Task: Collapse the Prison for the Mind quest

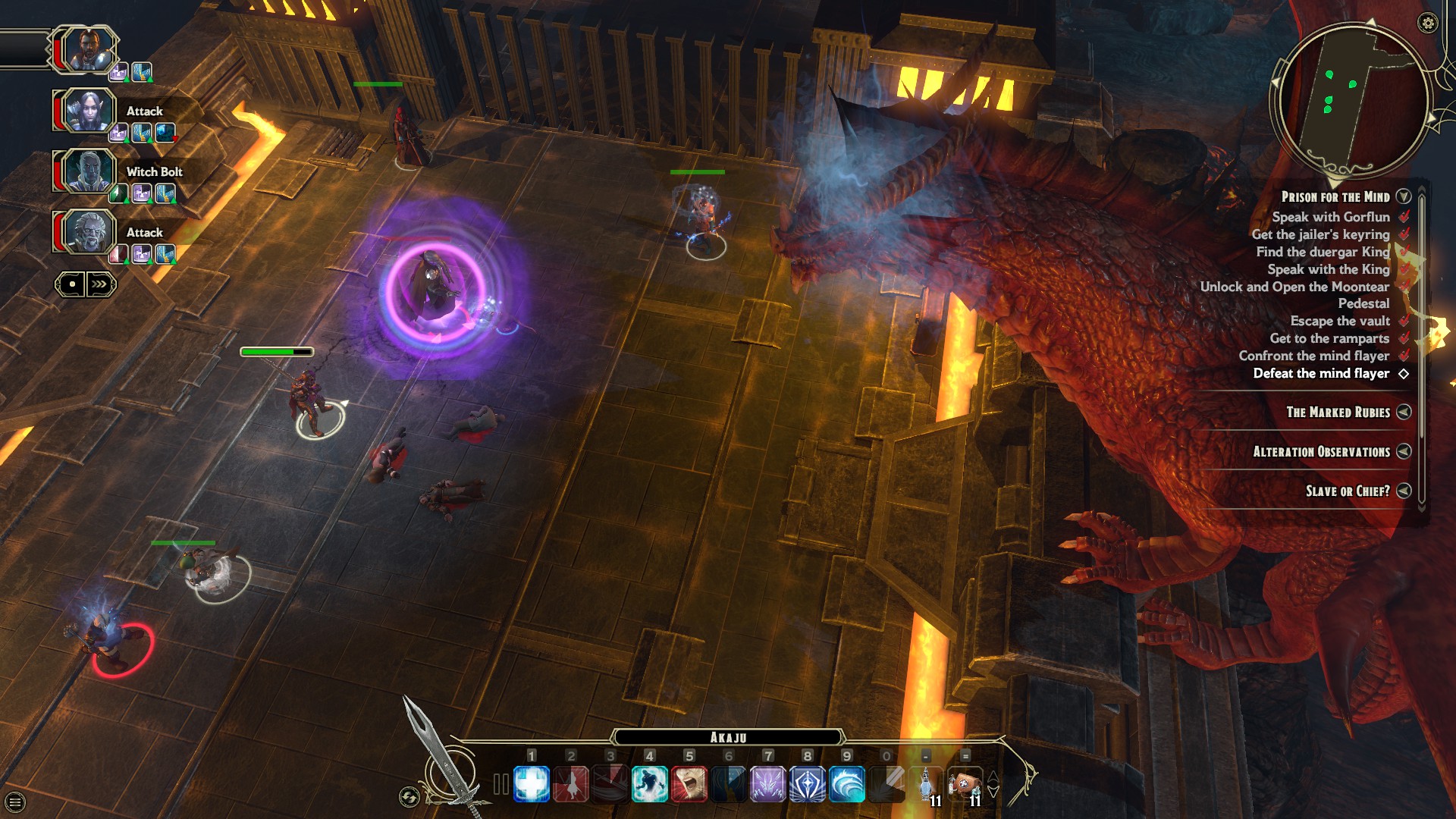Action: click(x=1402, y=196)
